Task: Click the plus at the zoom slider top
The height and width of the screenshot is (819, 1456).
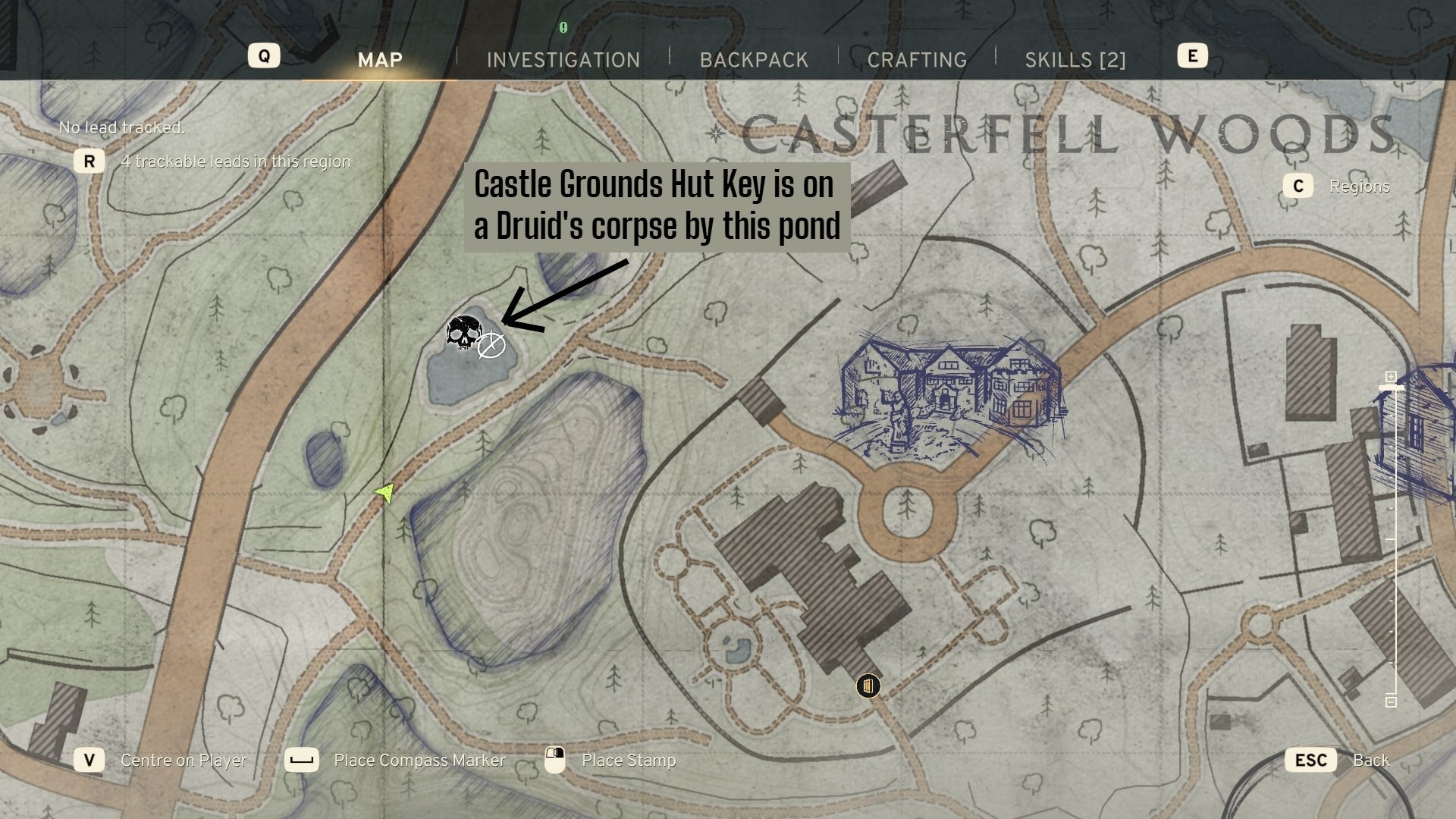Action: click(1391, 377)
